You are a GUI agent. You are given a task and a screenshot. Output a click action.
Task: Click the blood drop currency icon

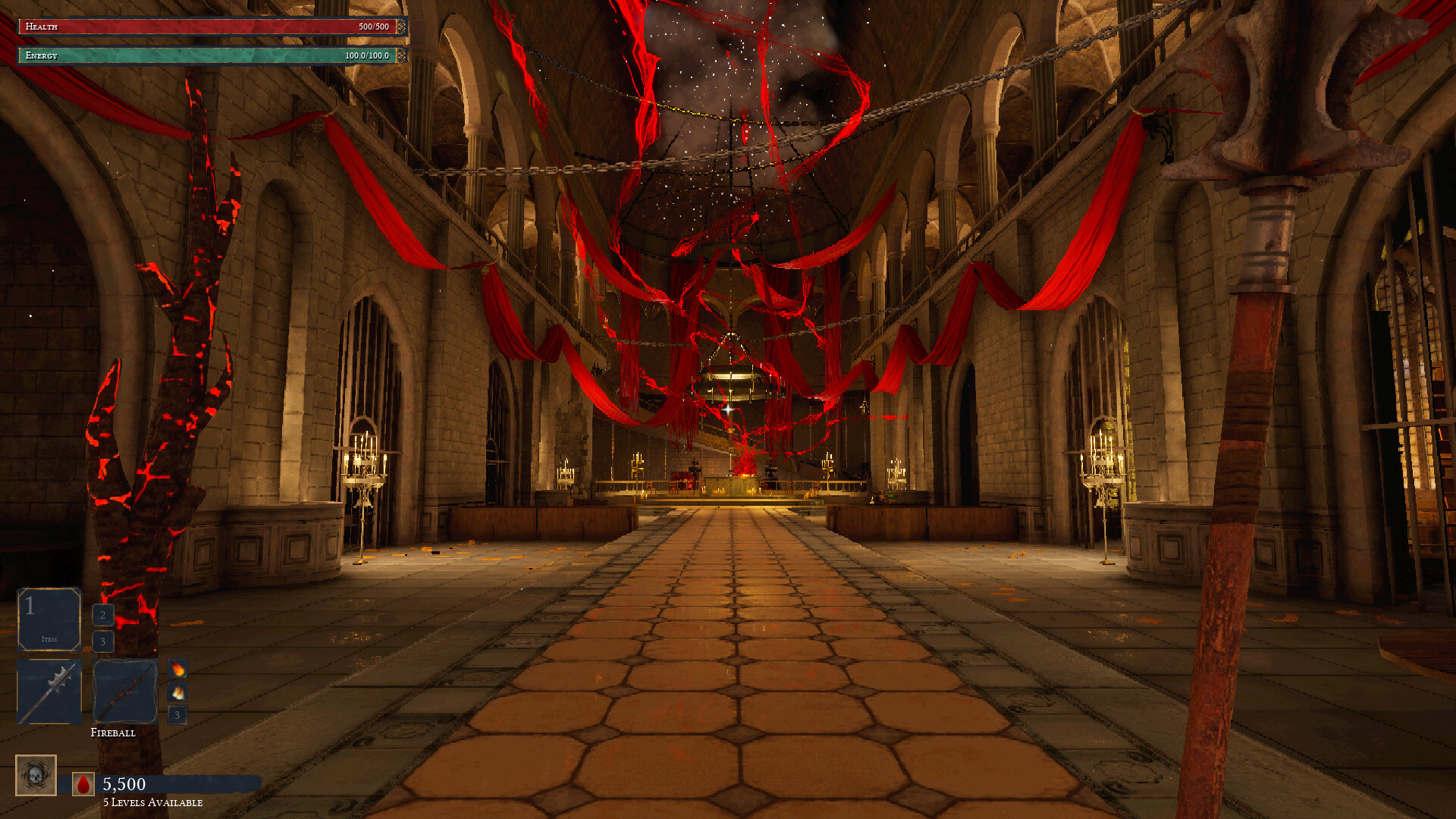(83, 785)
